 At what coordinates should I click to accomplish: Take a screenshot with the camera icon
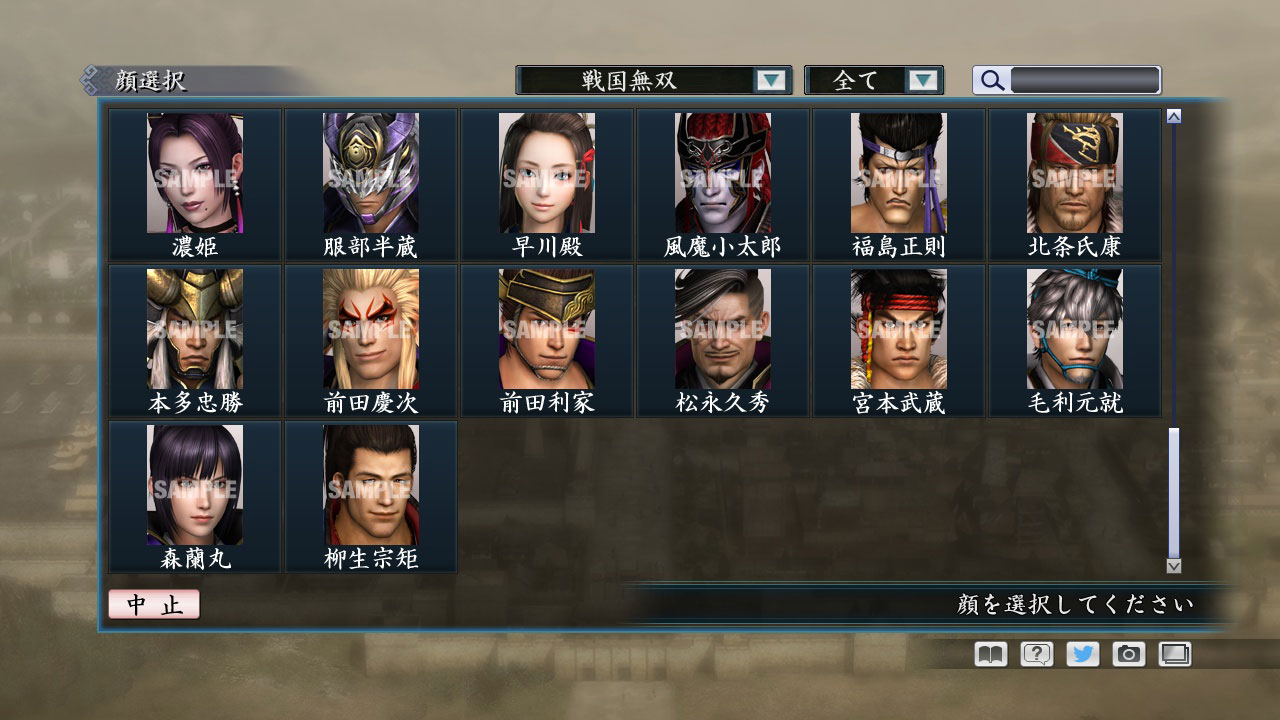1128,654
